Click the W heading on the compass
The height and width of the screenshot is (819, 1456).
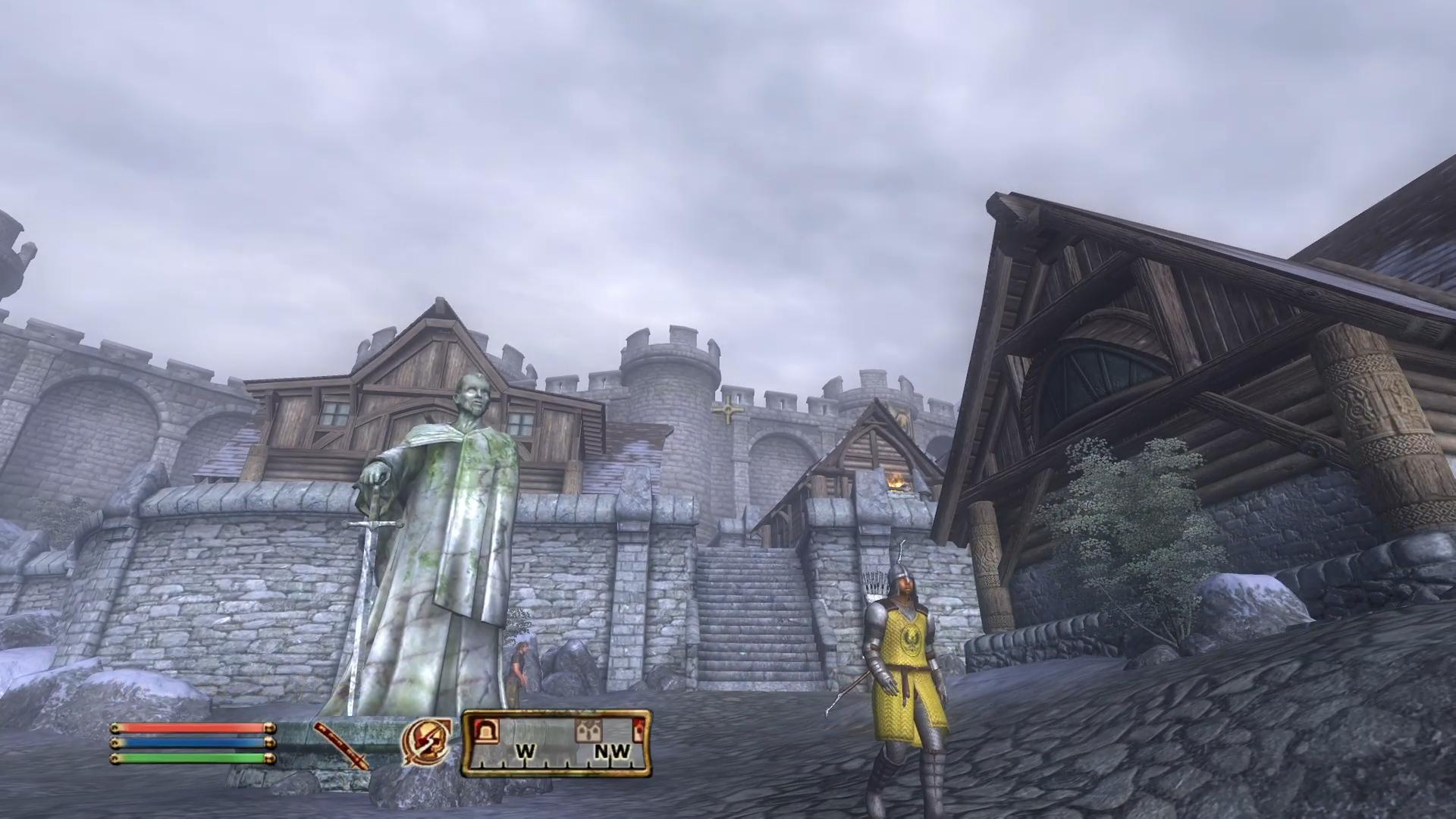(526, 752)
